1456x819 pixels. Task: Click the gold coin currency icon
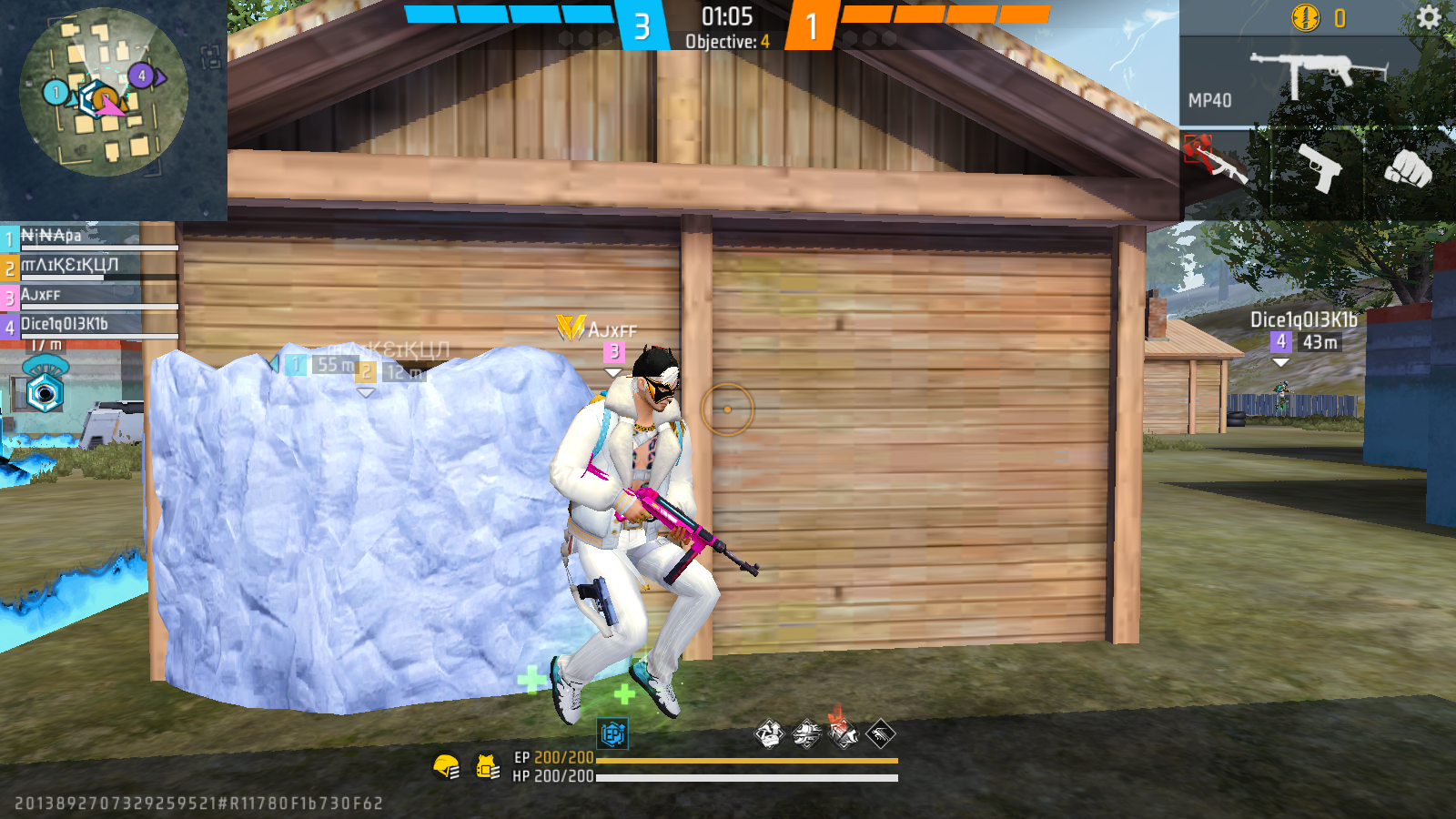1306,17
